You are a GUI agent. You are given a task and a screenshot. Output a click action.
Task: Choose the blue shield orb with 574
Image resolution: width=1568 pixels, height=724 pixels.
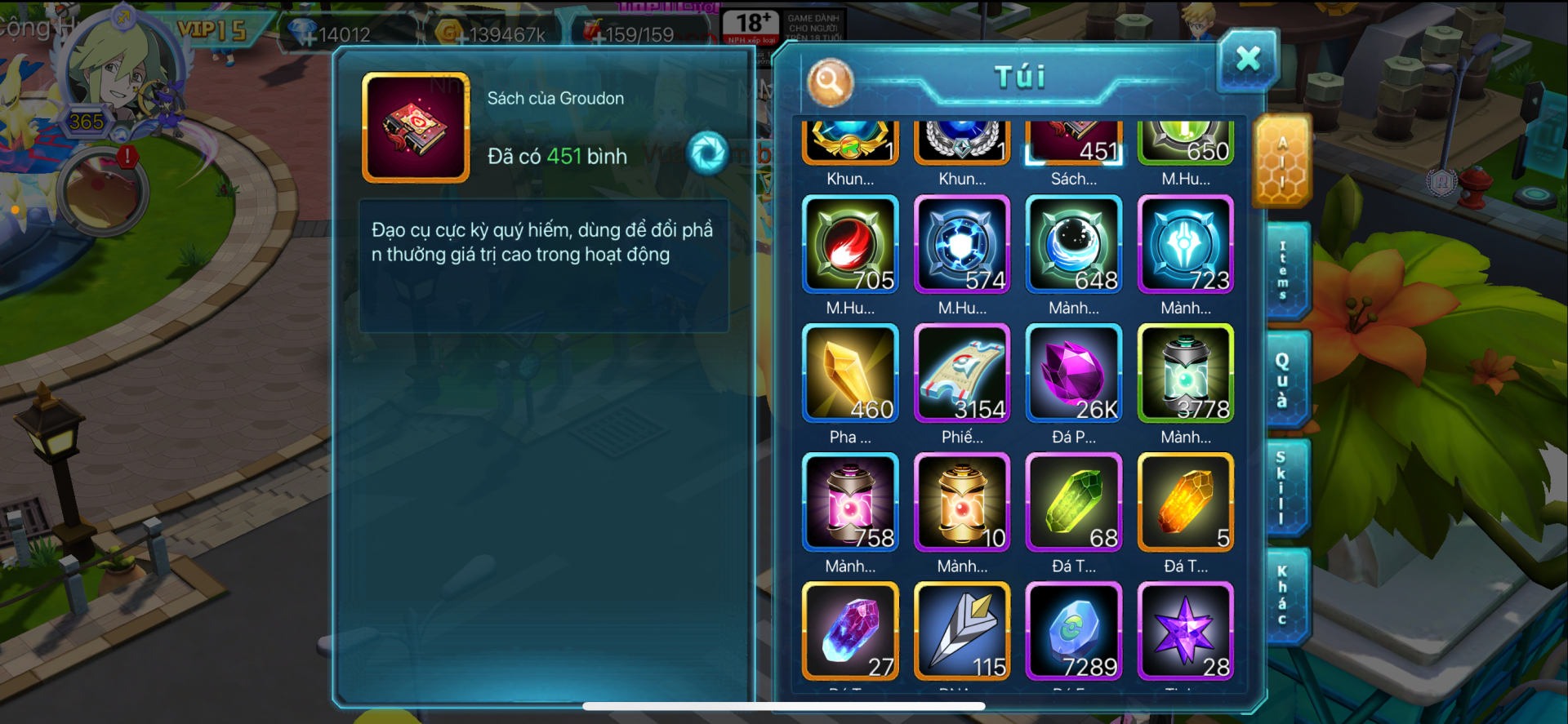click(962, 244)
